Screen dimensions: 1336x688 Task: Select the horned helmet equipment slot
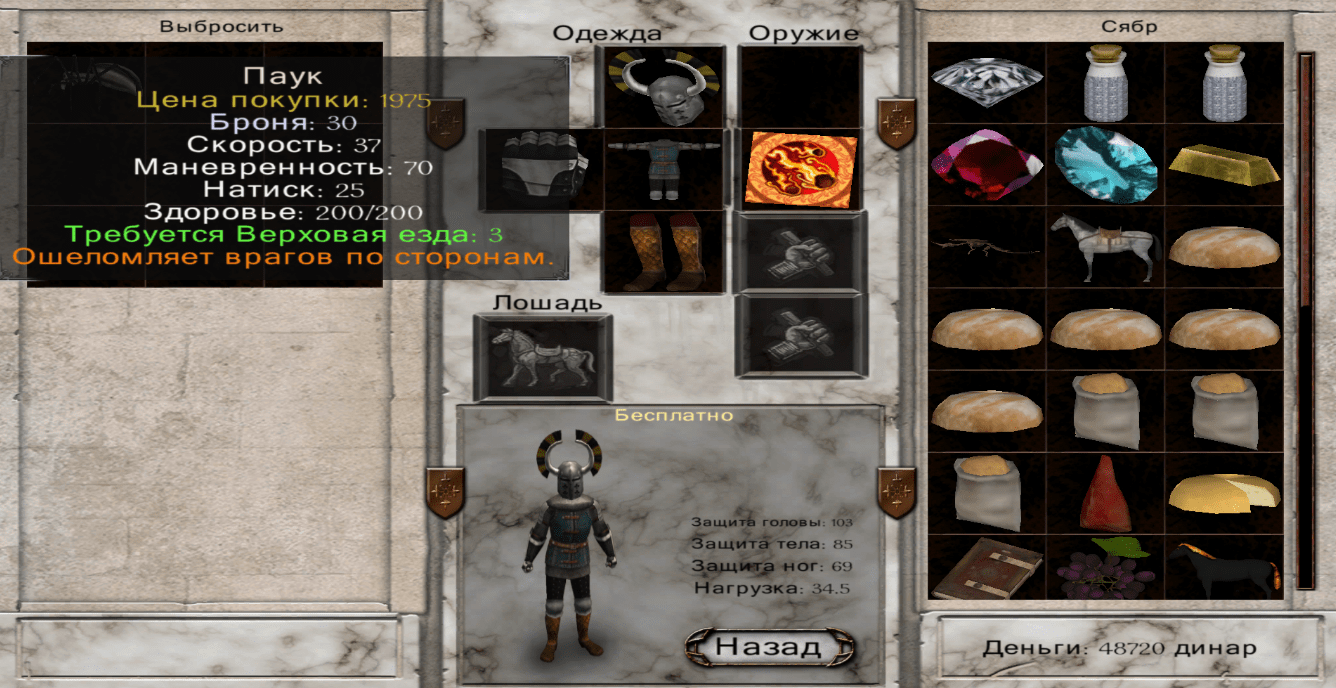662,86
